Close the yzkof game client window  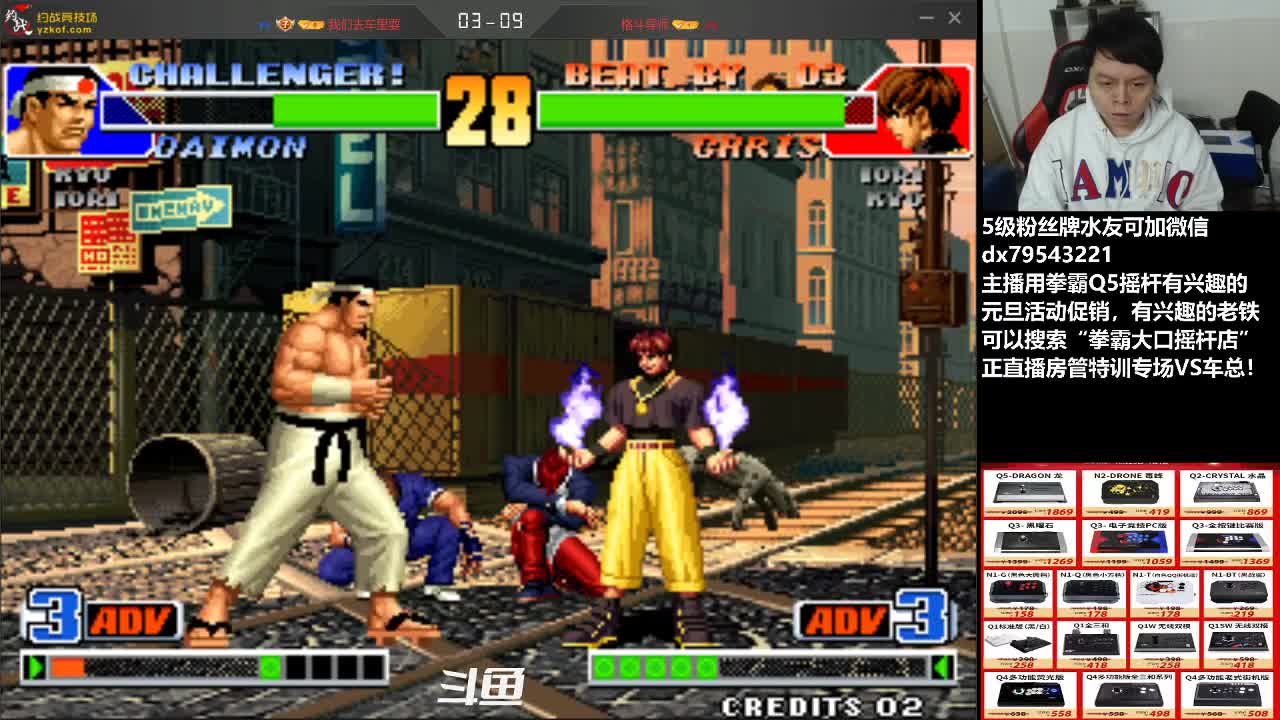pos(954,18)
